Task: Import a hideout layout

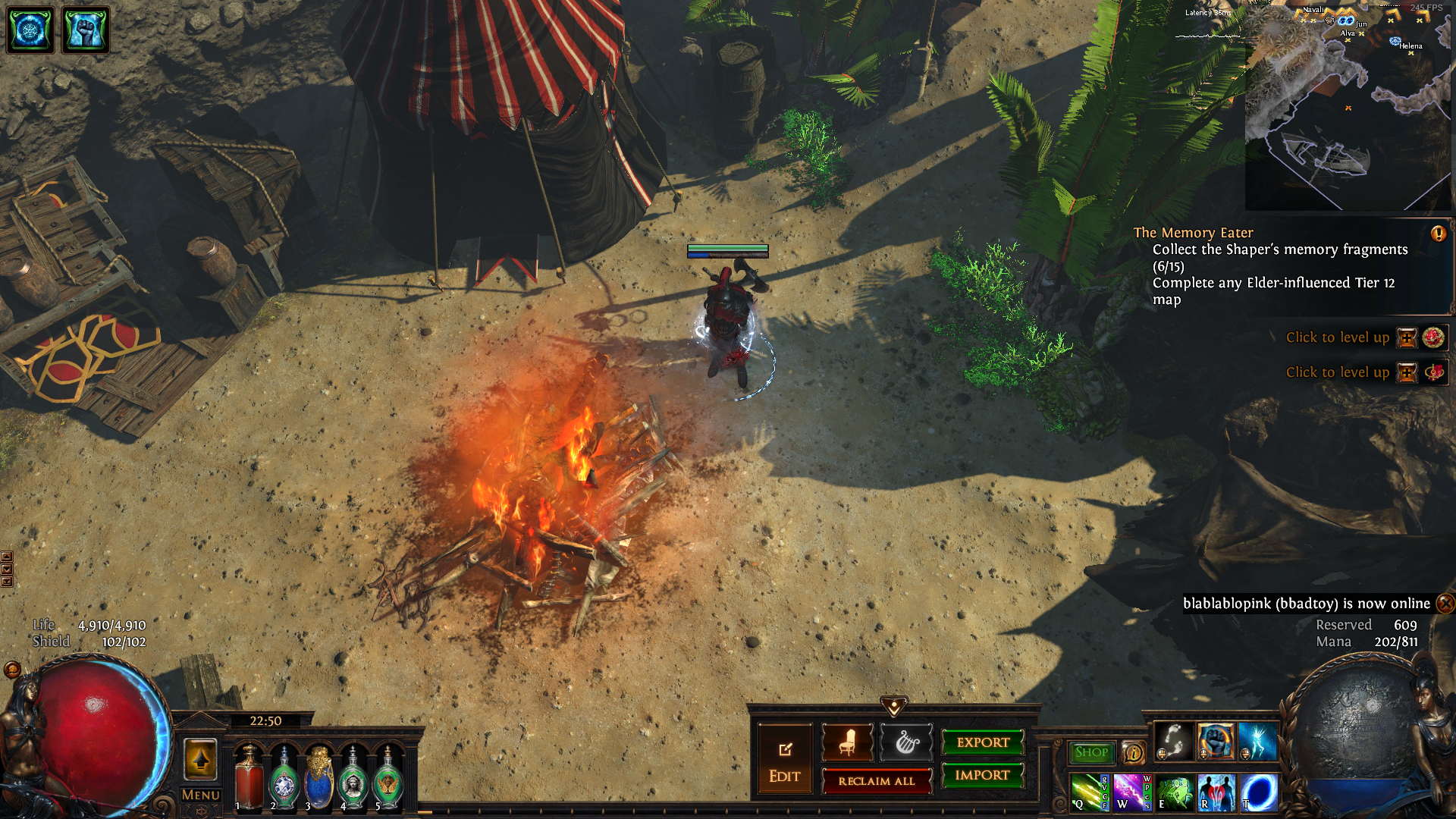Action: click(982, 775)
